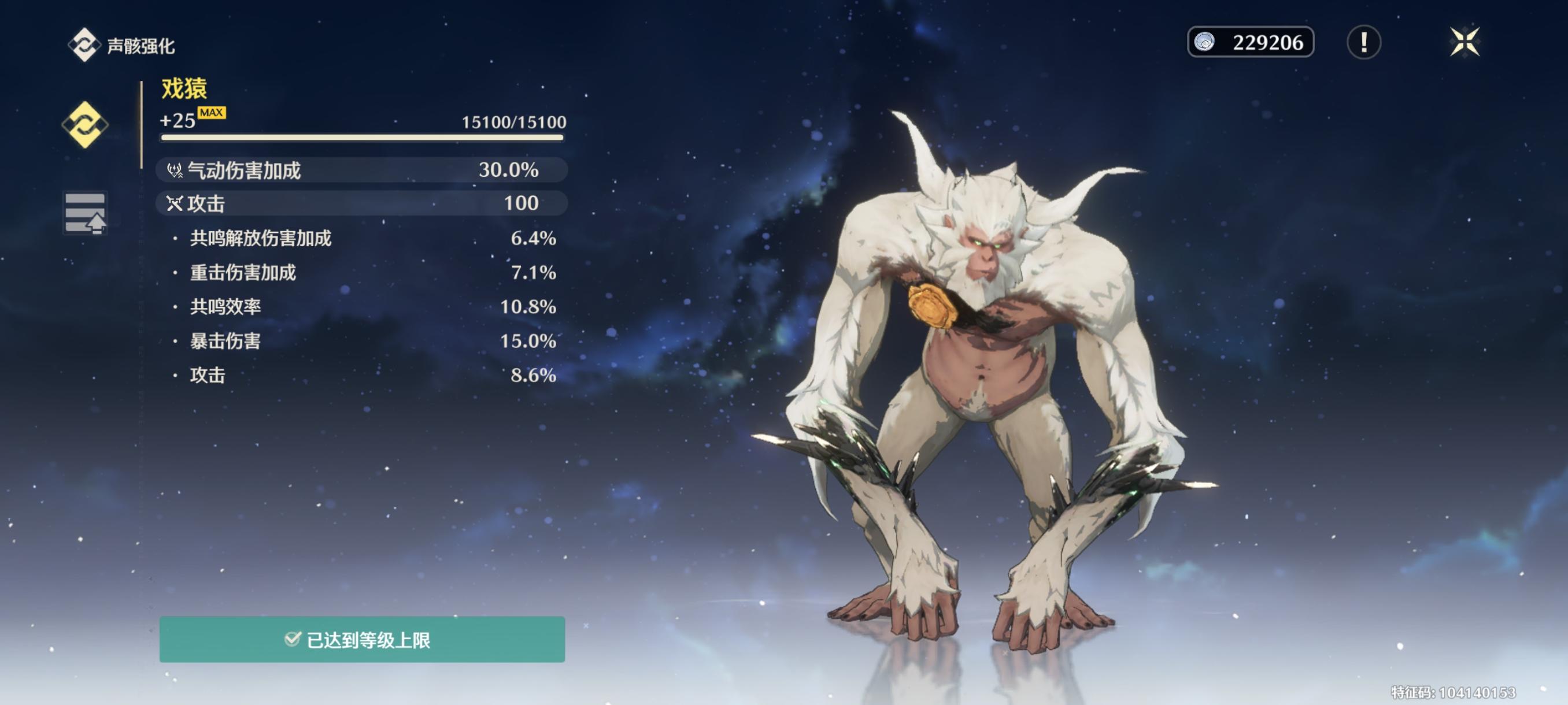Select the yellow diamond Echo enhancement tab

click(84, 125)
